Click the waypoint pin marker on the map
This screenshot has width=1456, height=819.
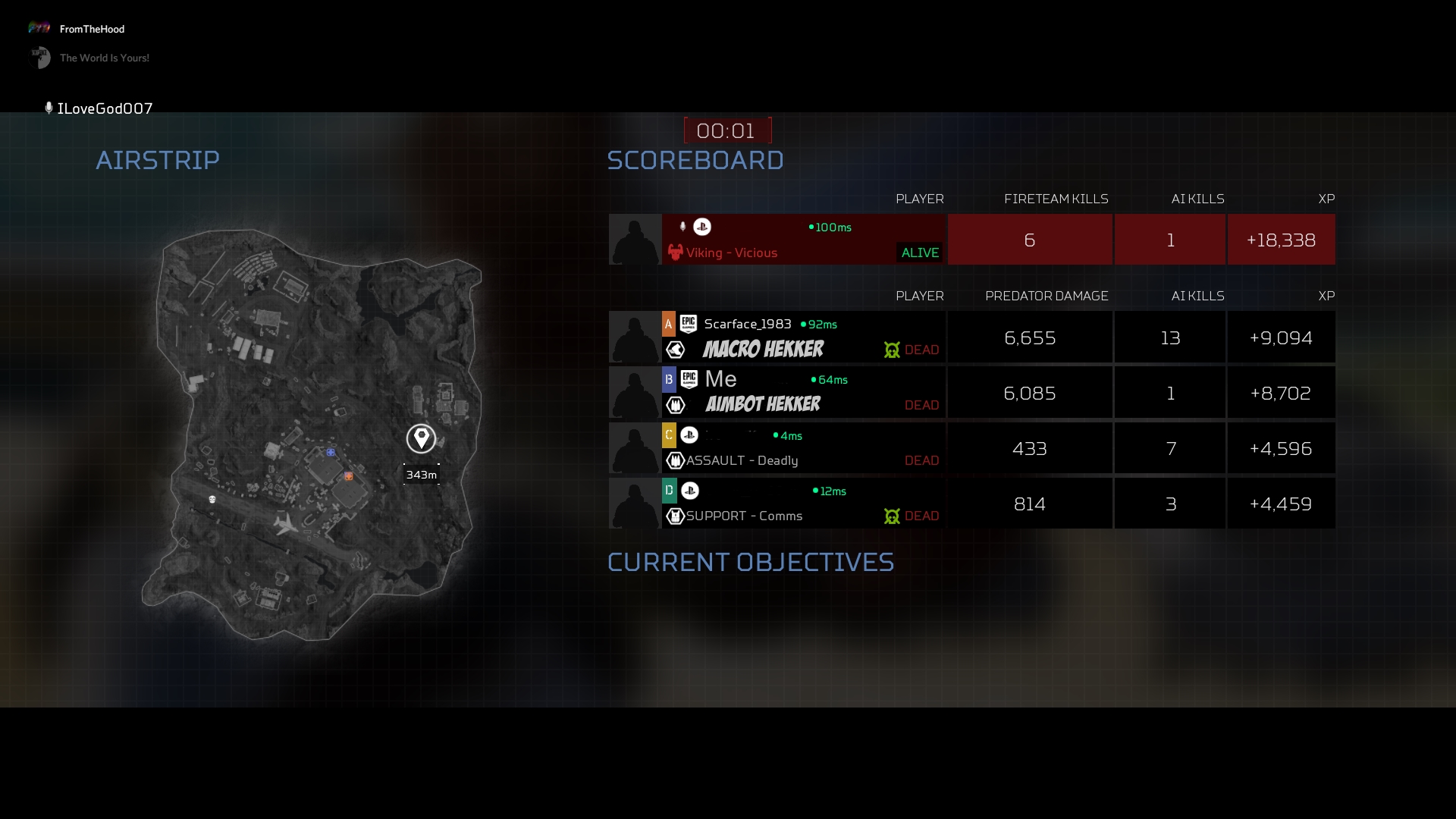421,438
